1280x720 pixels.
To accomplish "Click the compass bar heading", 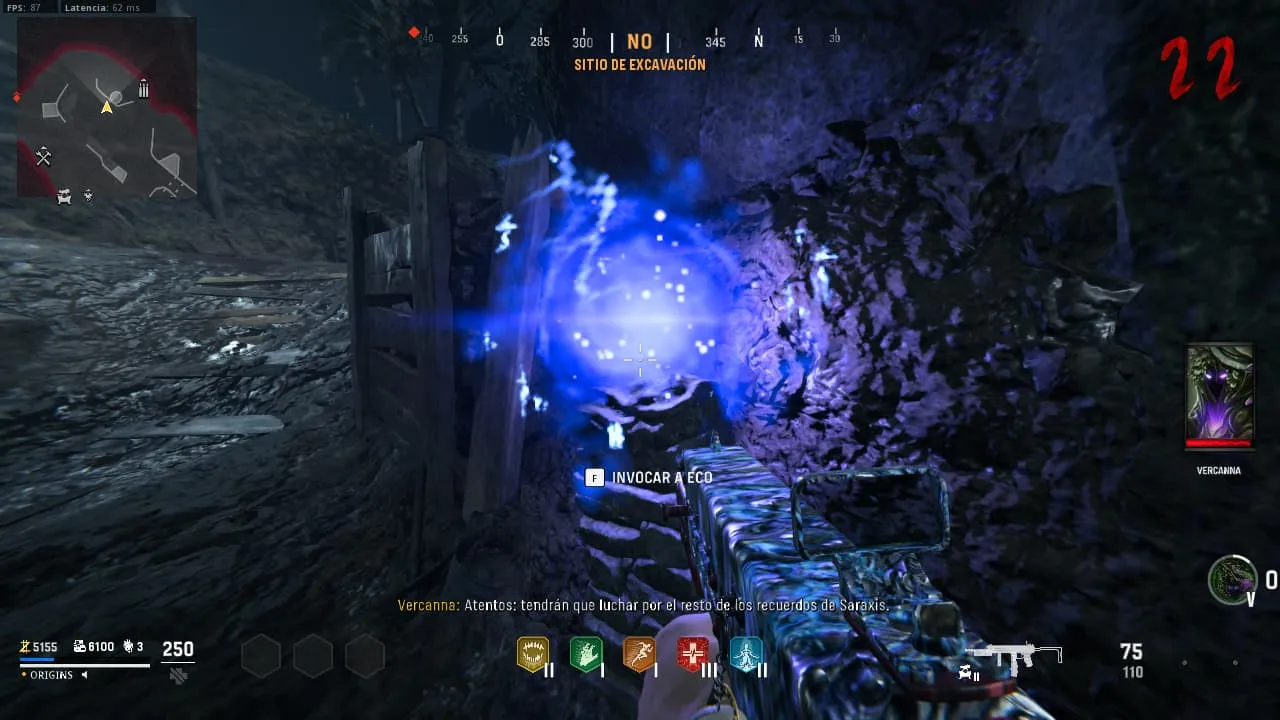I will 639,42.
